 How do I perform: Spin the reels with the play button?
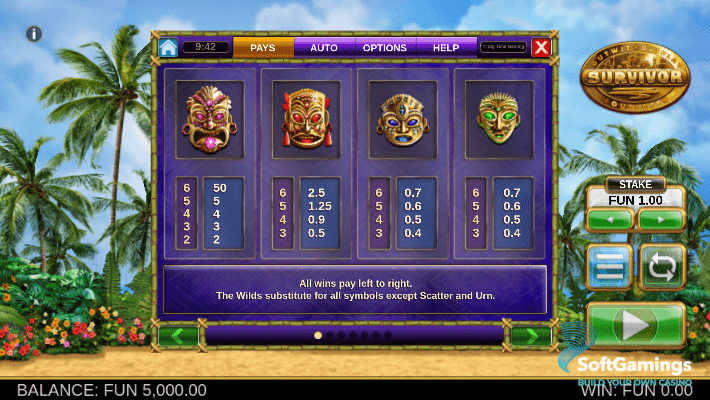coord(636,323)
